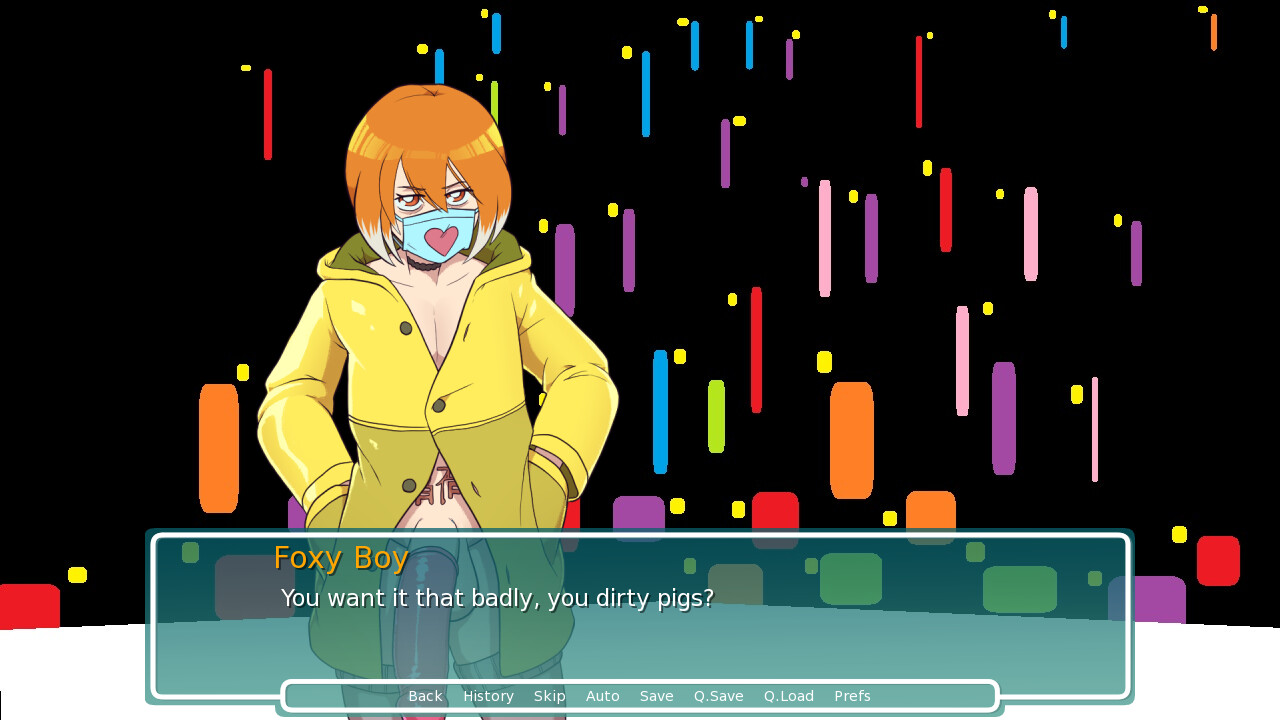Viewport: 1280px width, 720px height.
Task: Load the latest quick save via Q.Load
Action: click(x=788, y=696)
